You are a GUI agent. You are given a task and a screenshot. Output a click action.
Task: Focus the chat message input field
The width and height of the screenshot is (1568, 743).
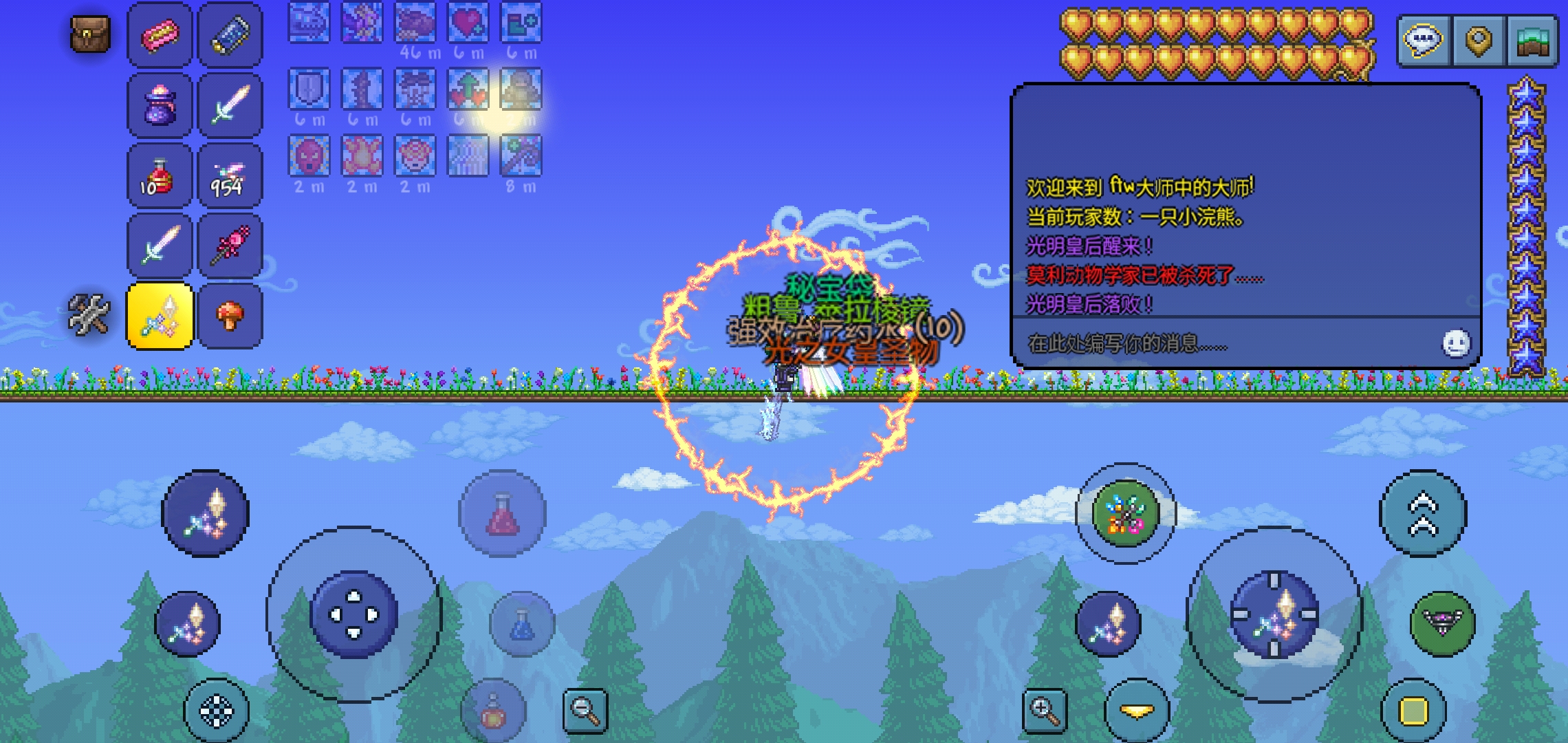coord(1224,343)
